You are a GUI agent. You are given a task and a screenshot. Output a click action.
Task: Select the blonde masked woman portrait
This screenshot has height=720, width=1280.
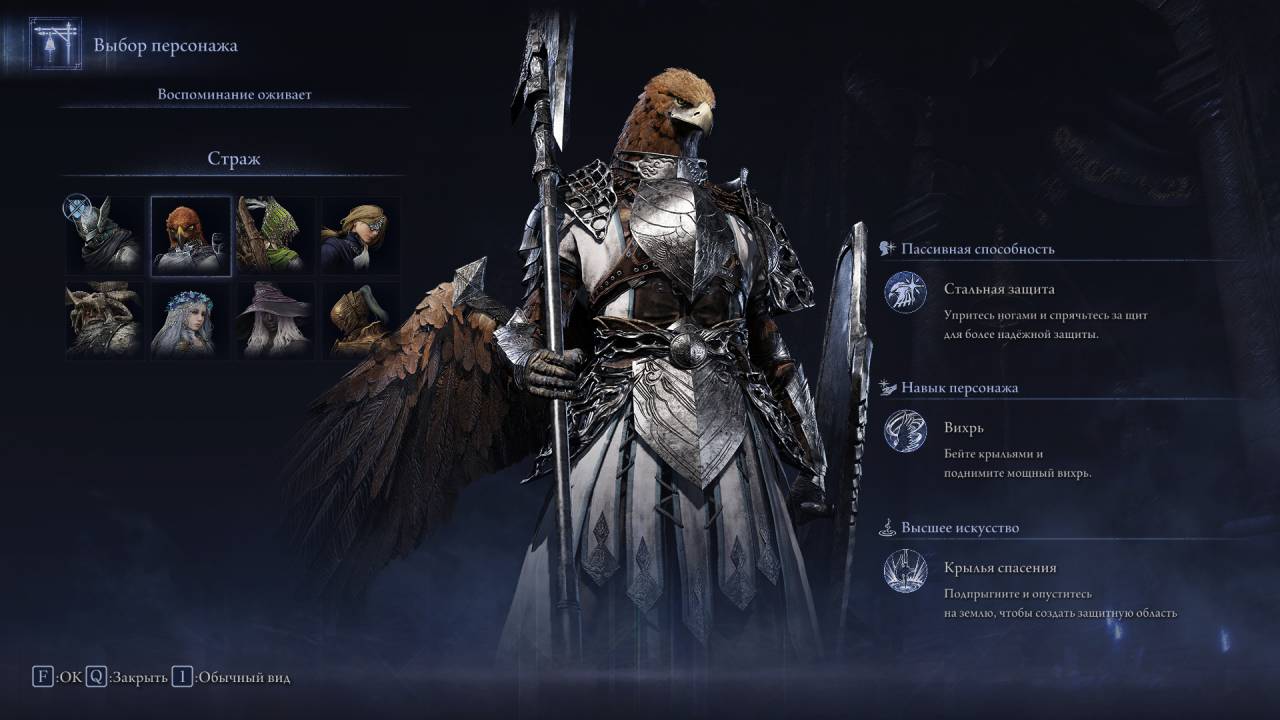[x=360, y=235]
